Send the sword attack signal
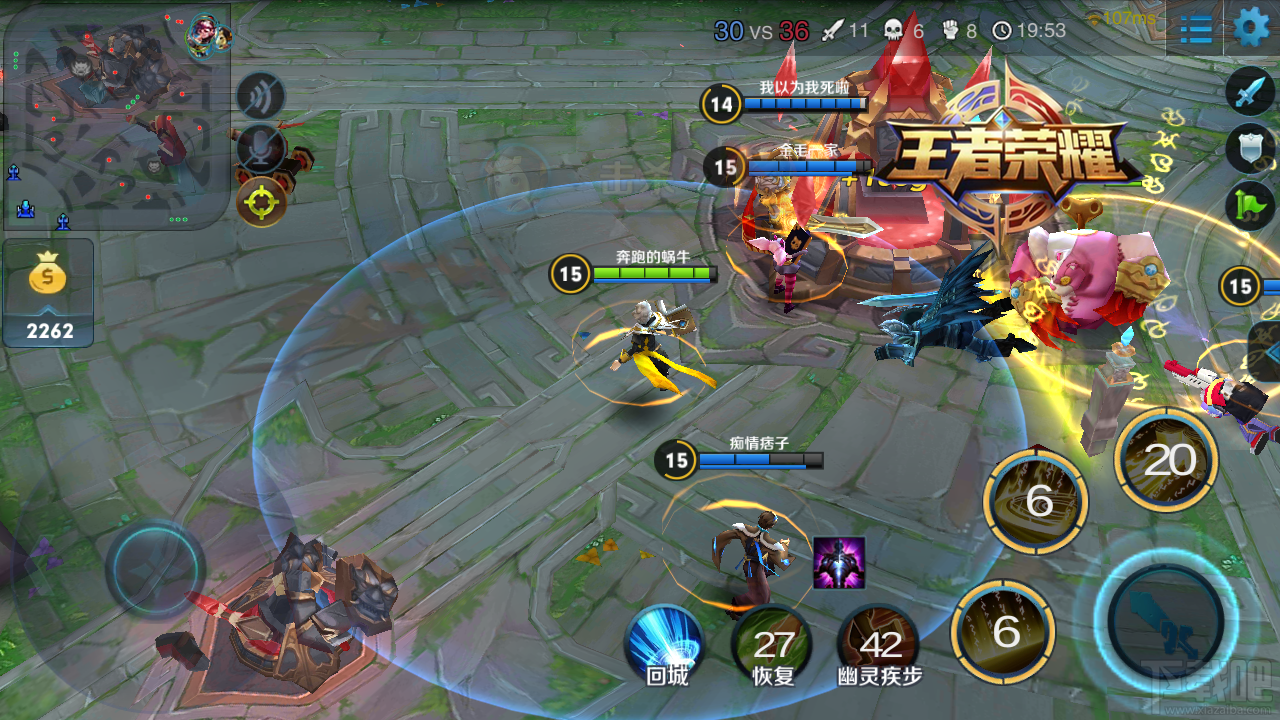This screenshot has height=720, width=1280. pos(1249,93)
